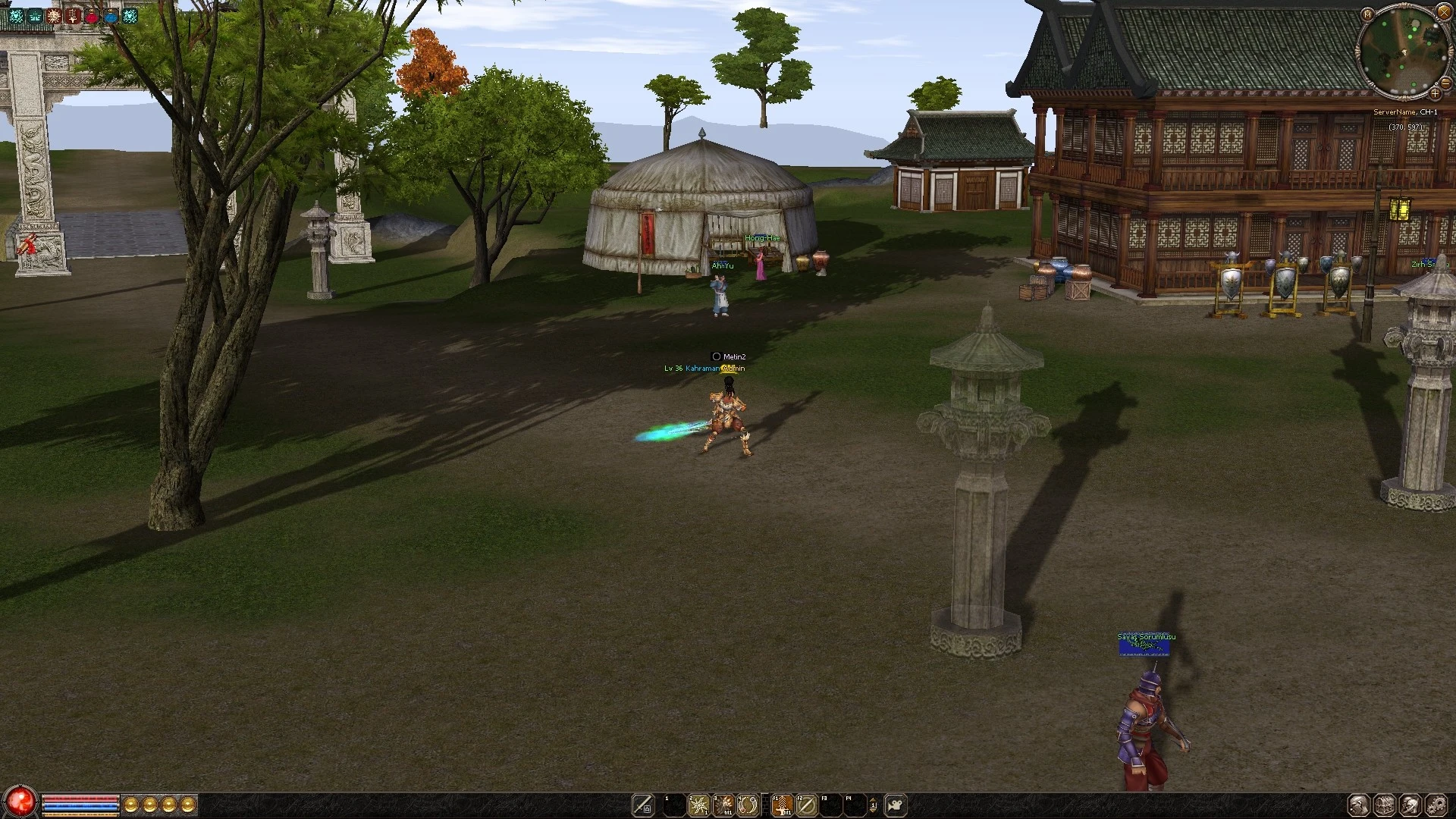Trigger the twin crescent skill in slot 4
This screenshot has width=1456, height=819.
click(x=748, y=805)
